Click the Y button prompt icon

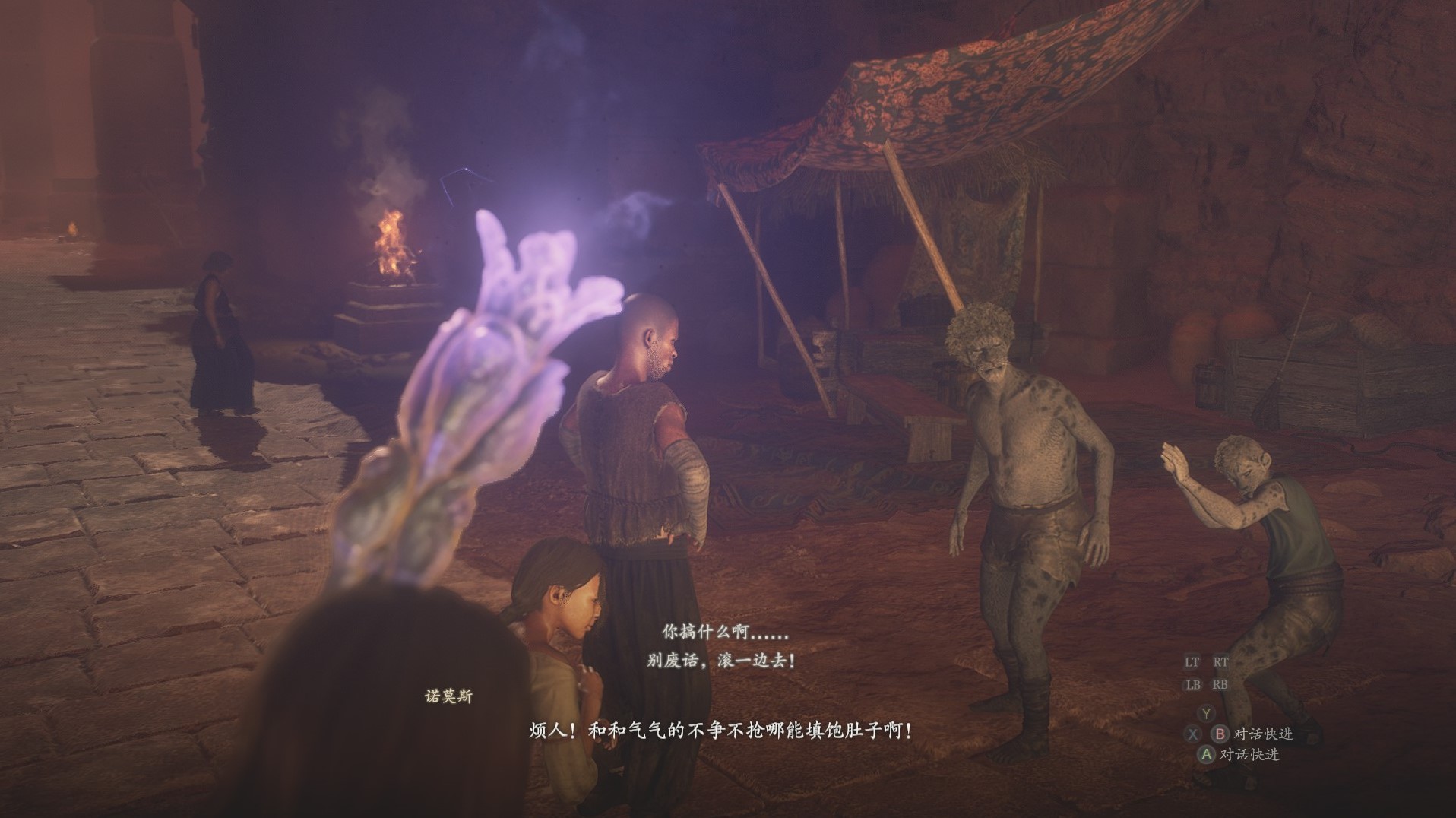tap(1207, 713)
